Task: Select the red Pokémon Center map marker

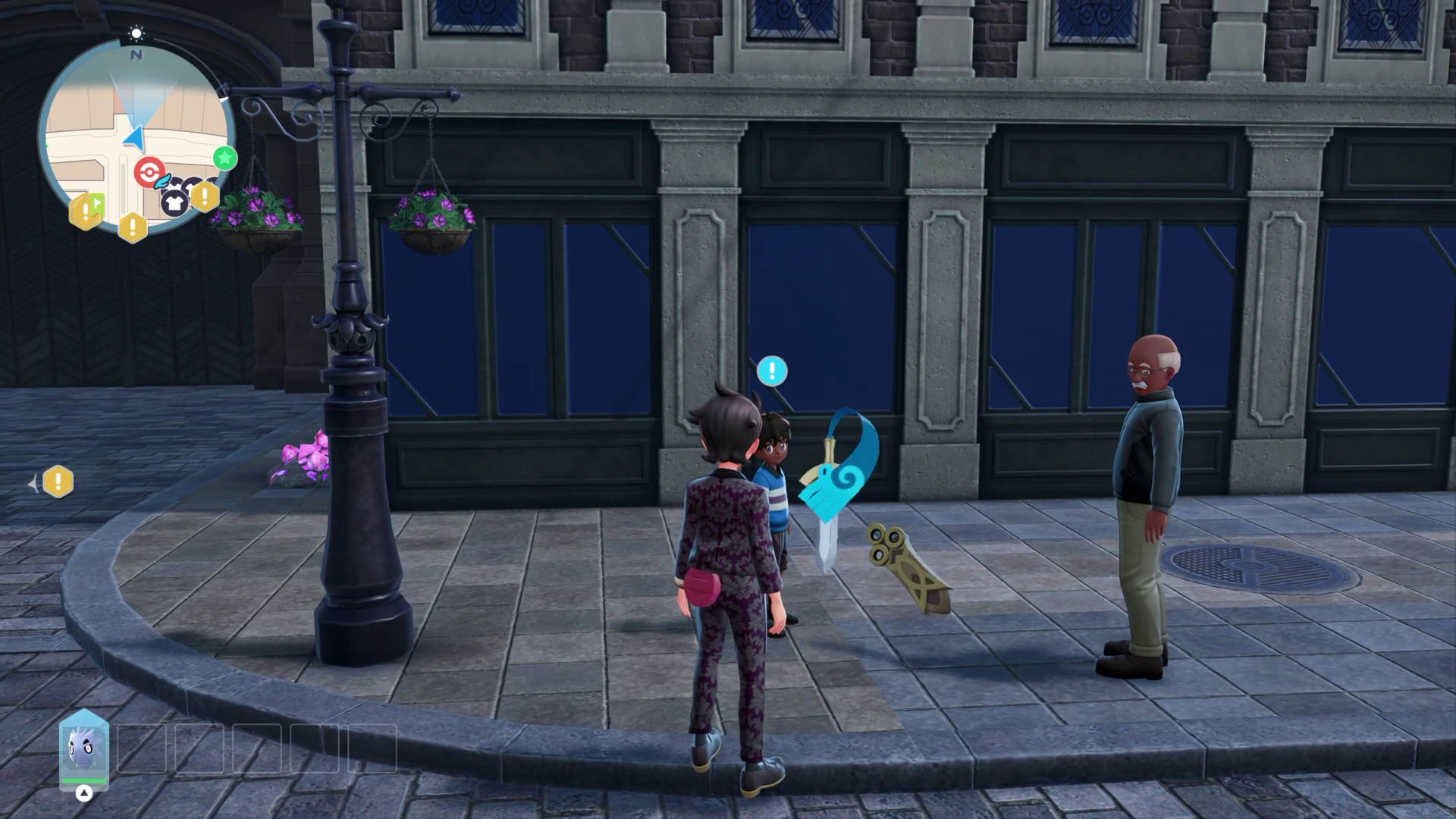Action: pos(149,172)
